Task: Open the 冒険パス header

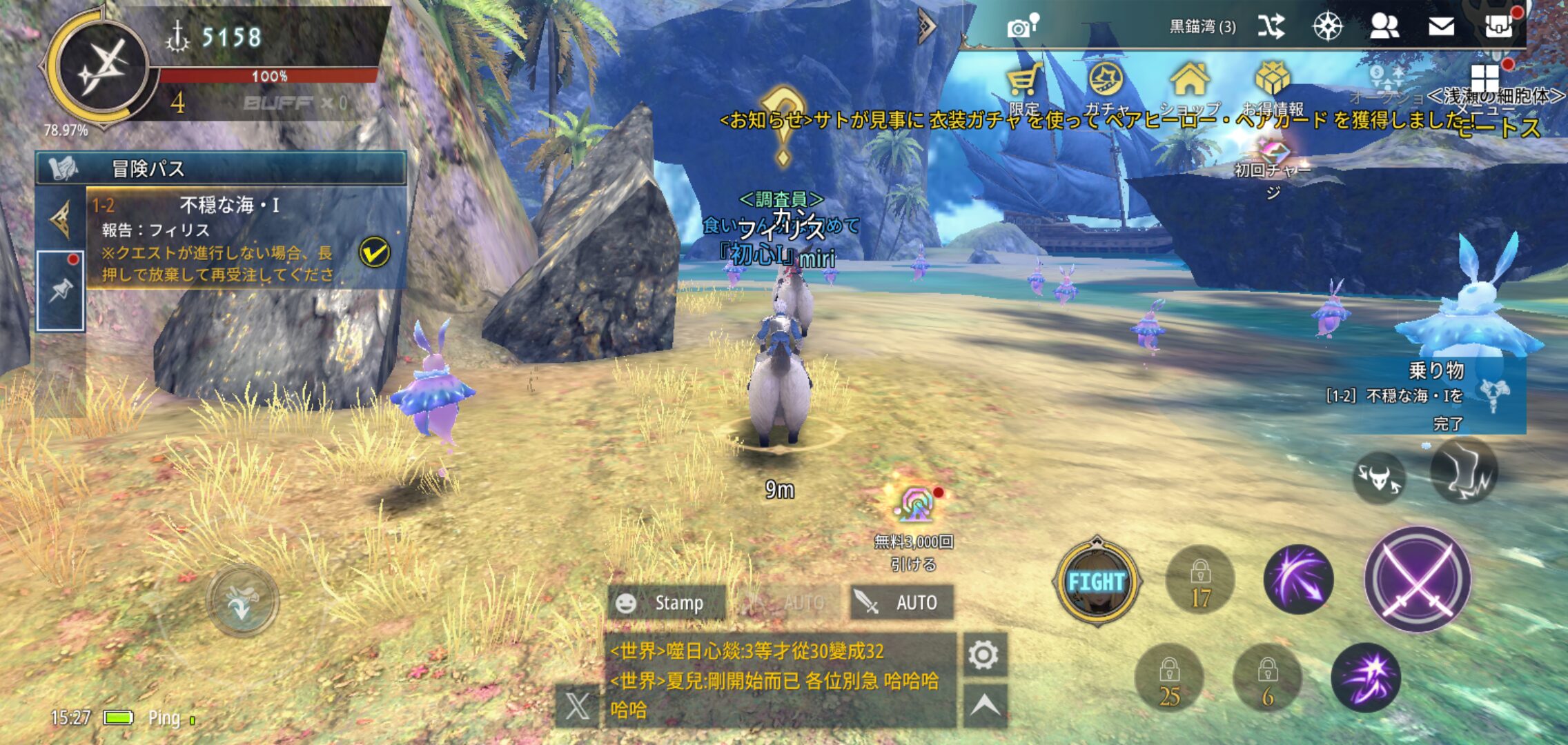Action: [x=221, y=168]
